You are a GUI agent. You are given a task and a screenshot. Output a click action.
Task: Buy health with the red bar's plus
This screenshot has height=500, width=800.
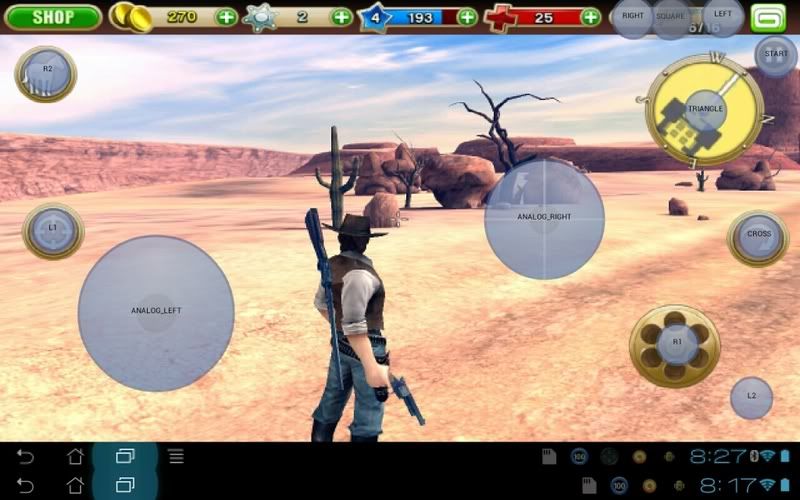point(591,17)
